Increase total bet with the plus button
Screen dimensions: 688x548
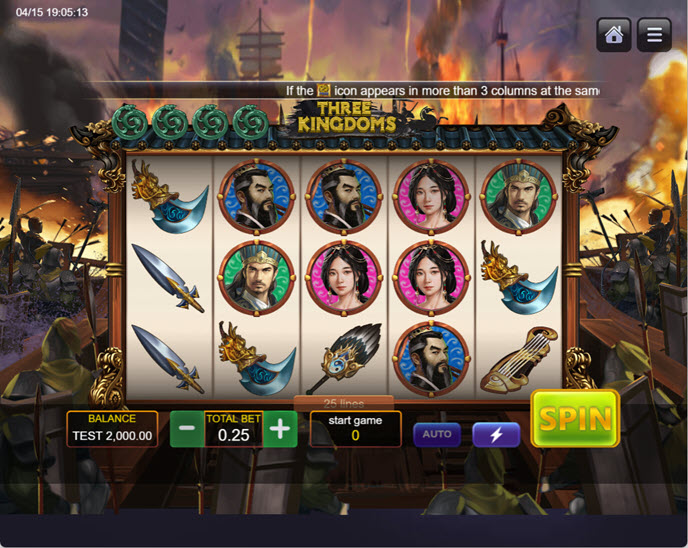coord(280,429)
